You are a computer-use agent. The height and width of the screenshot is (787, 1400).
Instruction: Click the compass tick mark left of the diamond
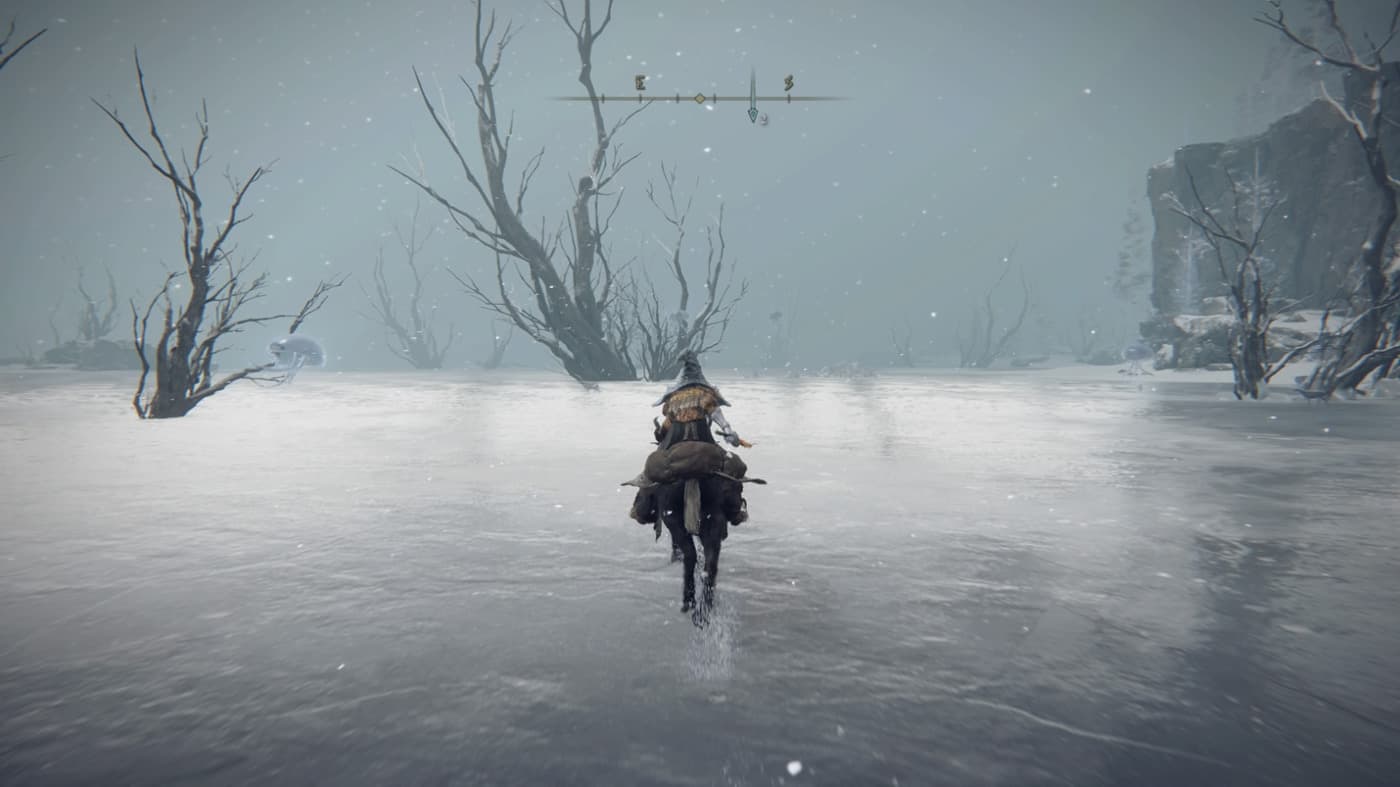tap(677, 98)
